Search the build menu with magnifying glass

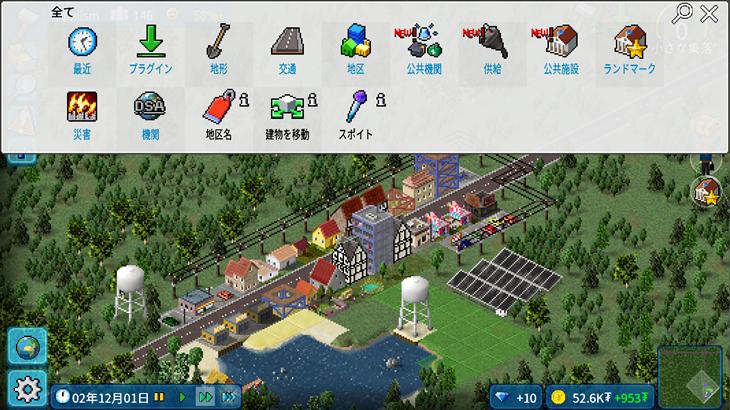pos(684,13)
